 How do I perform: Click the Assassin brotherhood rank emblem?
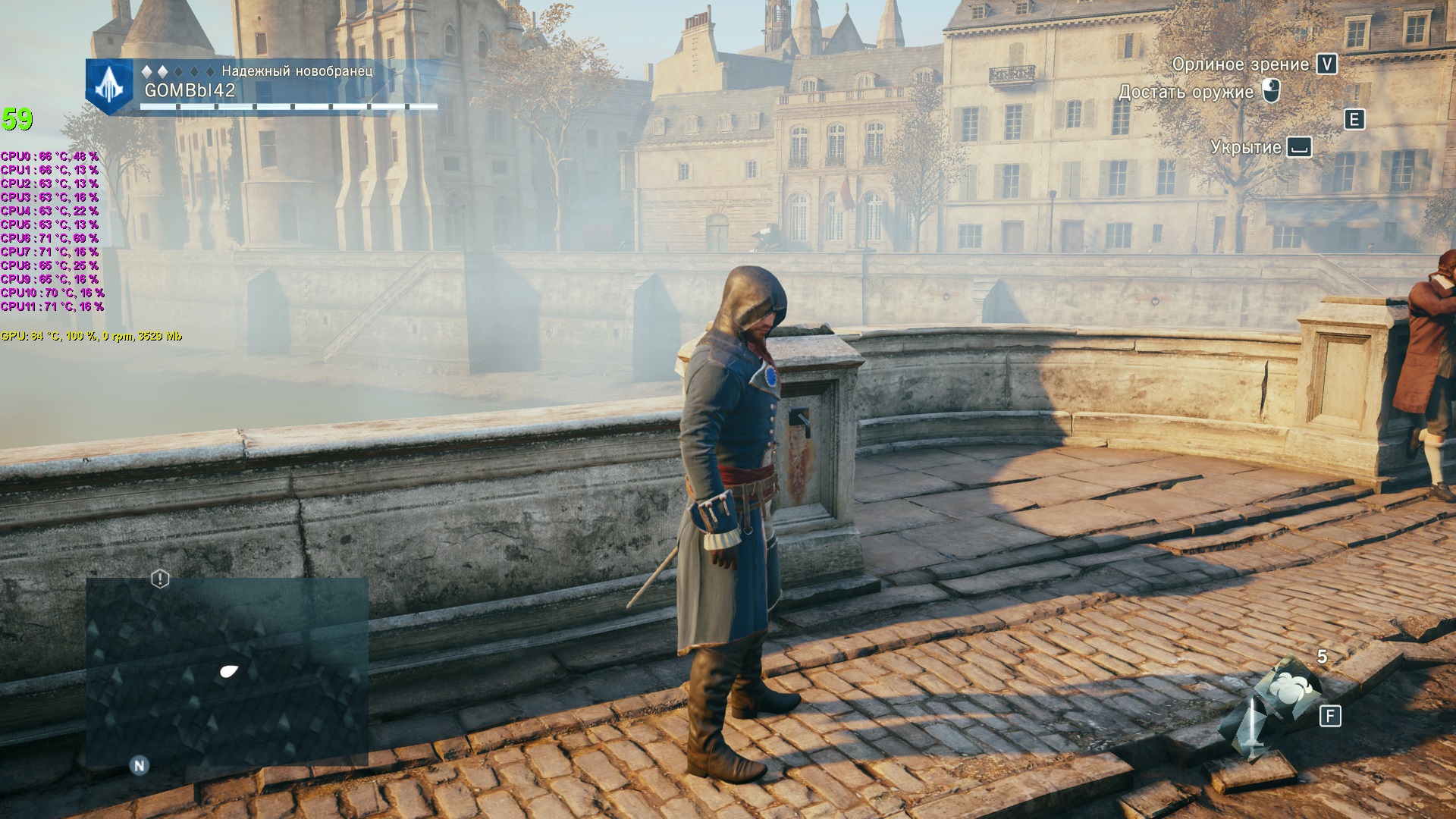pyautogui.click(x=110, y=87)
